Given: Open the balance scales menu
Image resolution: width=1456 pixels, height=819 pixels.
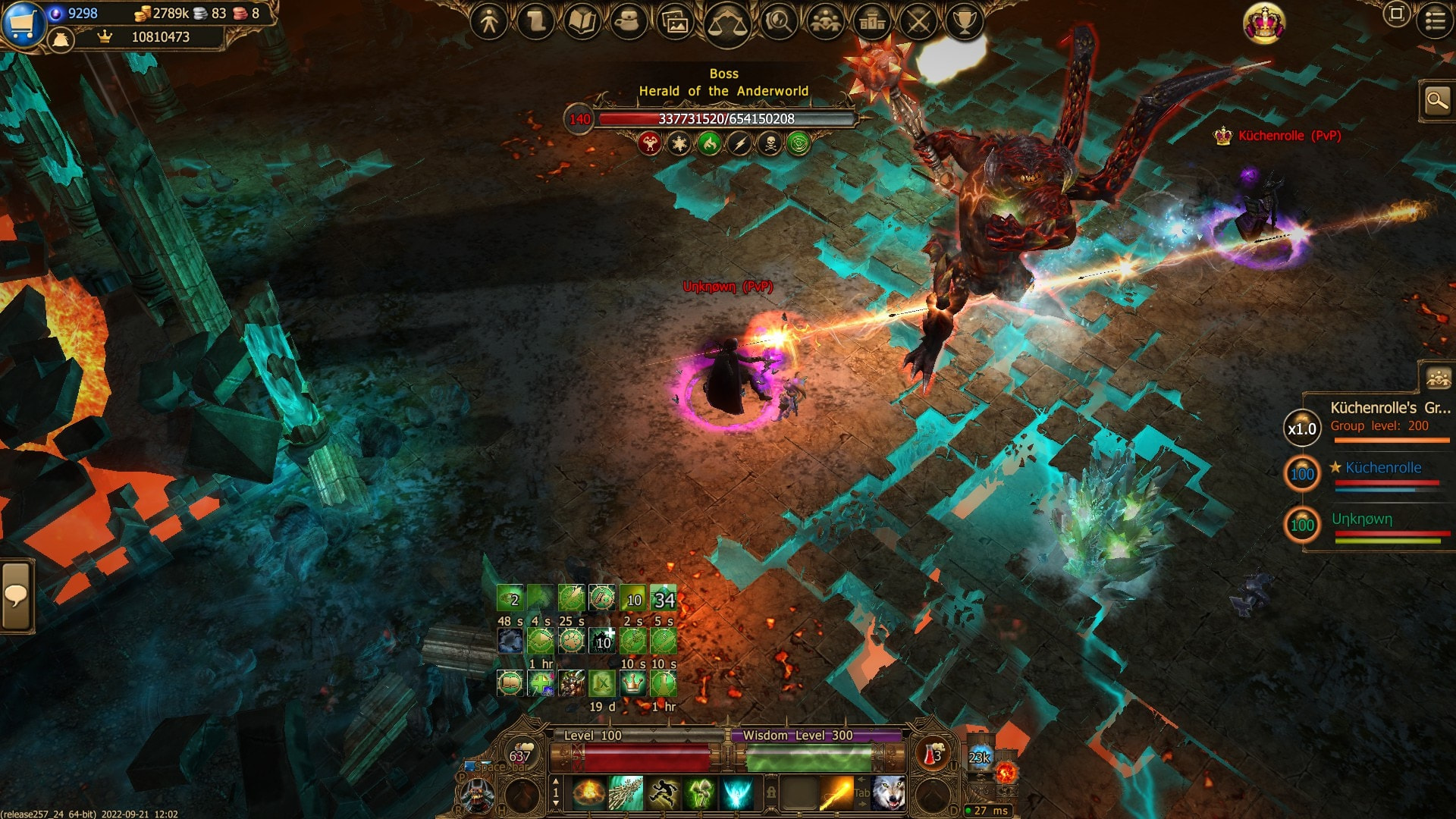Looking at the screenshot, I should pyautogui.click(x=726, y=24).
